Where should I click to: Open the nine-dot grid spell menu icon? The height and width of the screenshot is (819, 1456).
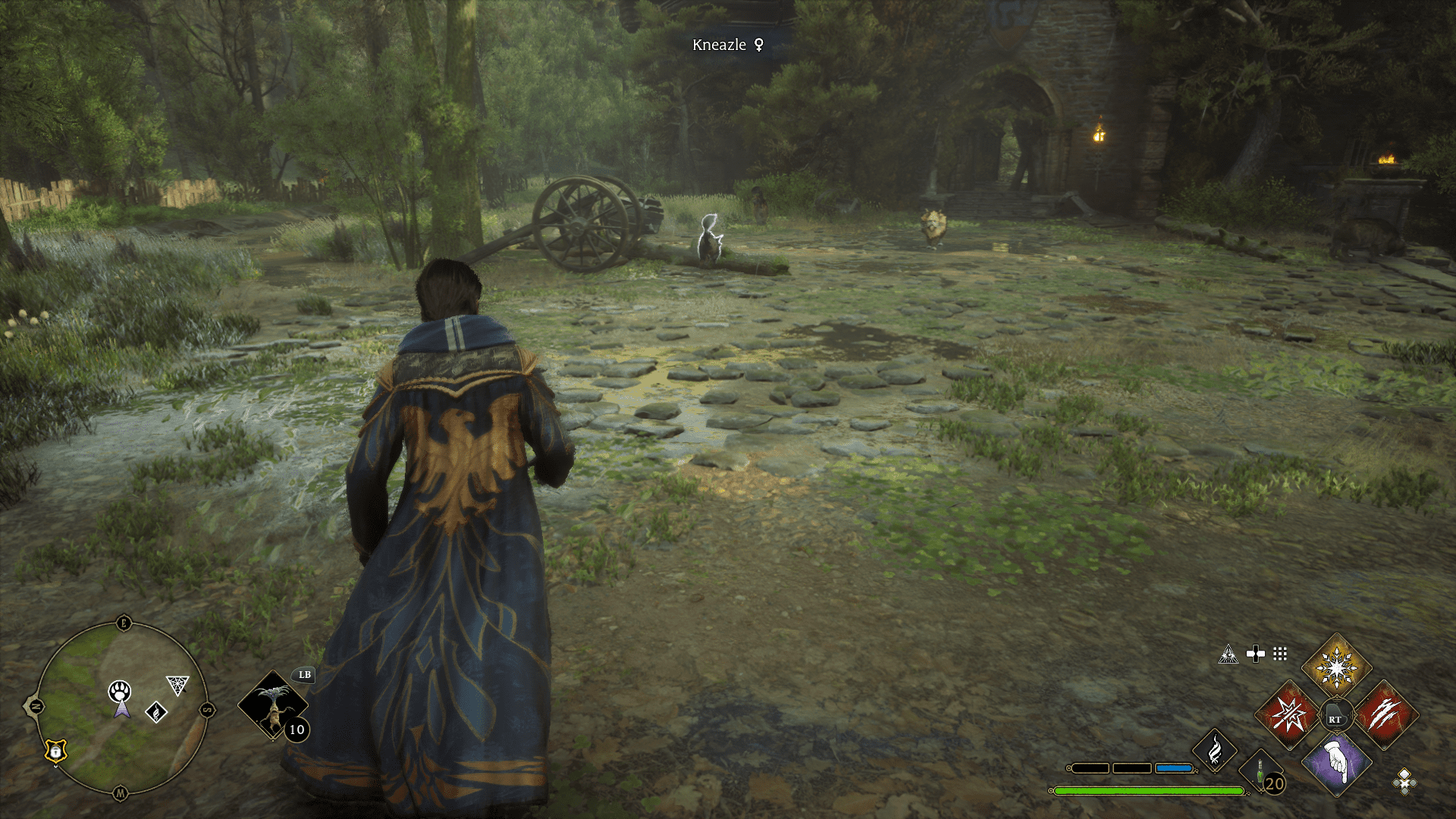1280,654
